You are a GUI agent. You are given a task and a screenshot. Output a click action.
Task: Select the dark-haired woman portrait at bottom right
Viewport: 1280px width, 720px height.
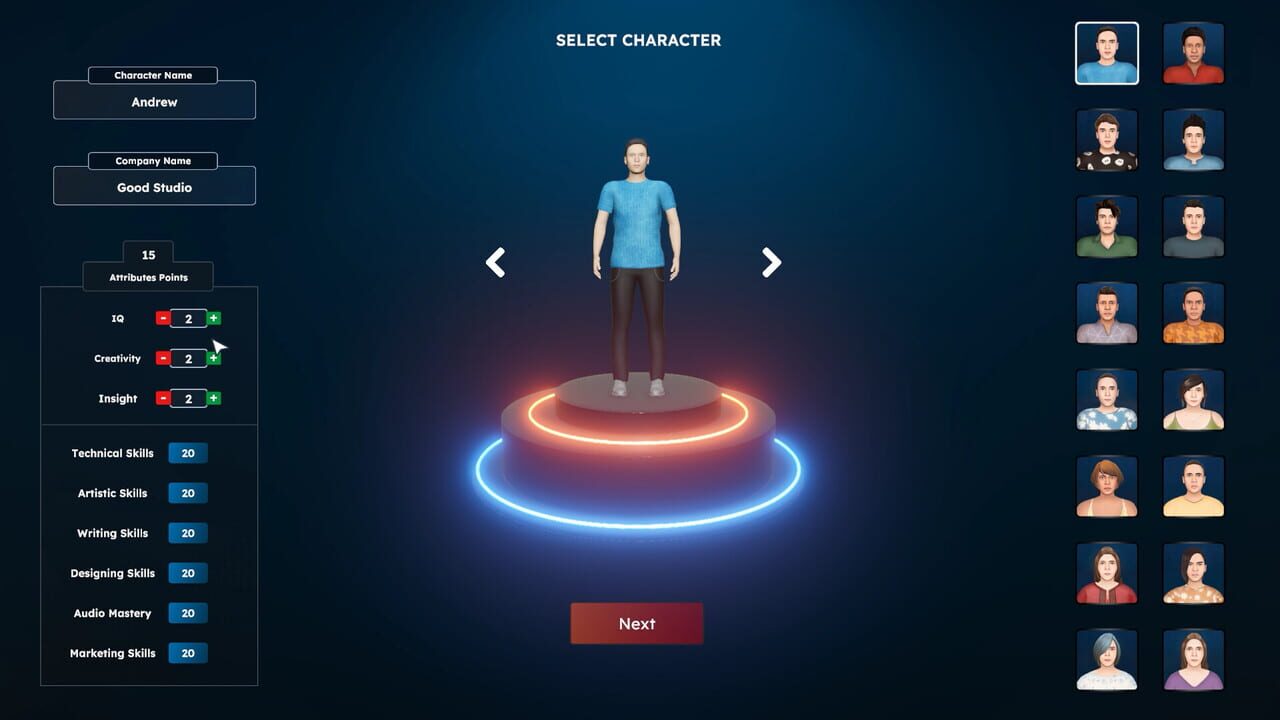click(1193, 659)
